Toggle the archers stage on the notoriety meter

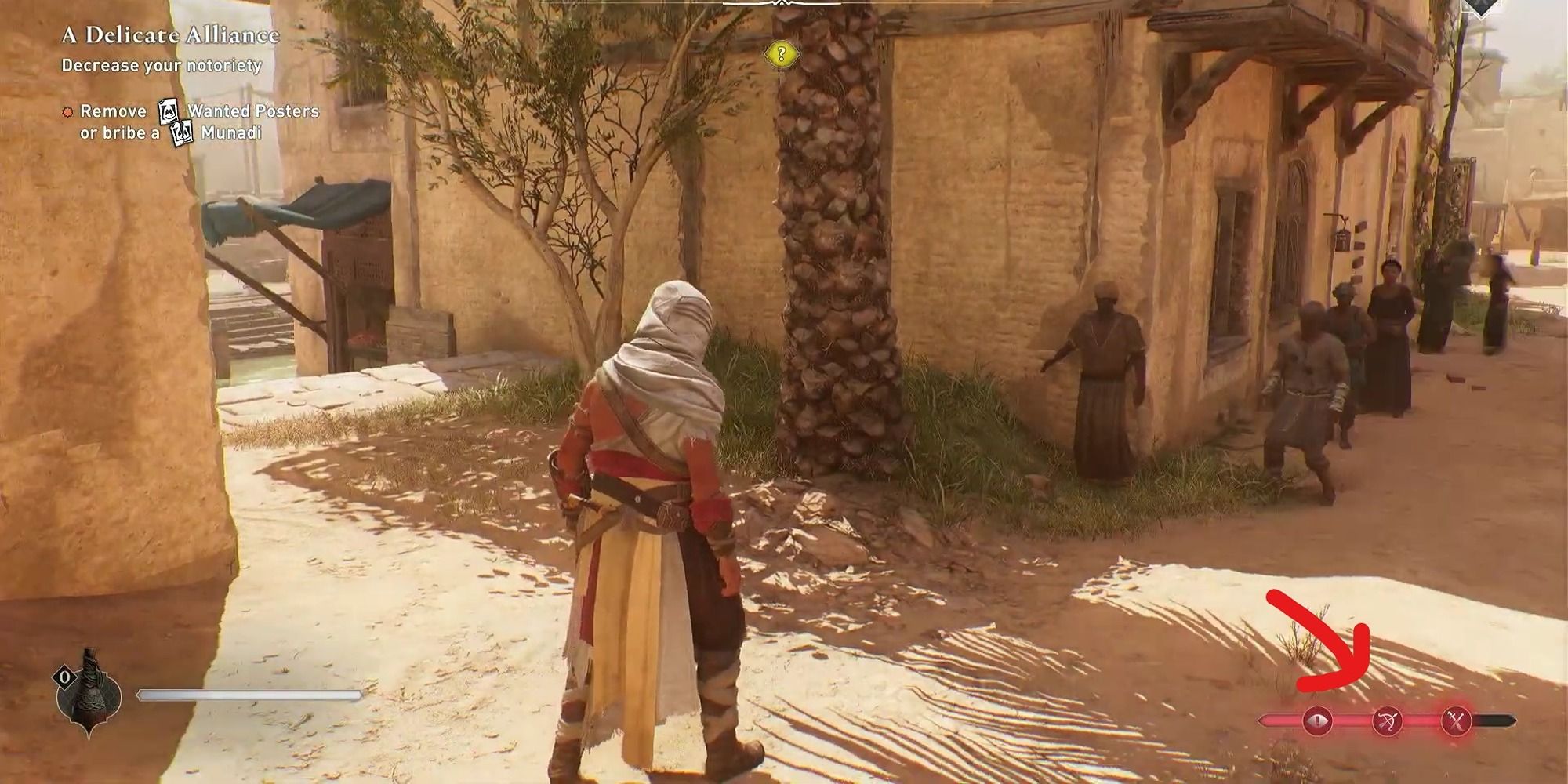point(1386,720)
